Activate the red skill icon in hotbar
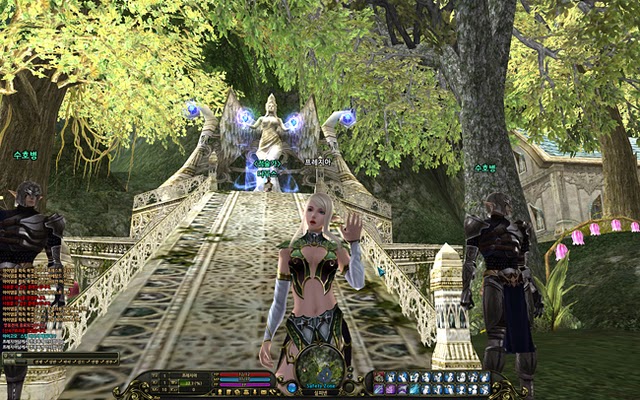This screenshot has width=640, height=400. (379, 377)
